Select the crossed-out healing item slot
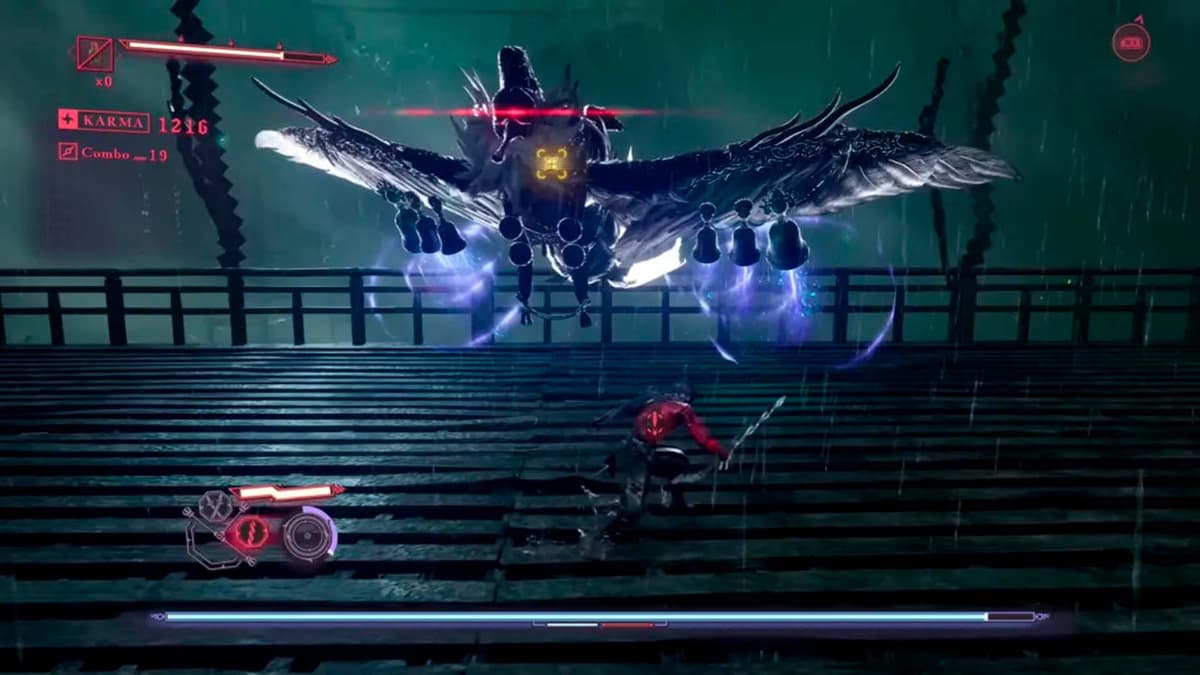 95,53
